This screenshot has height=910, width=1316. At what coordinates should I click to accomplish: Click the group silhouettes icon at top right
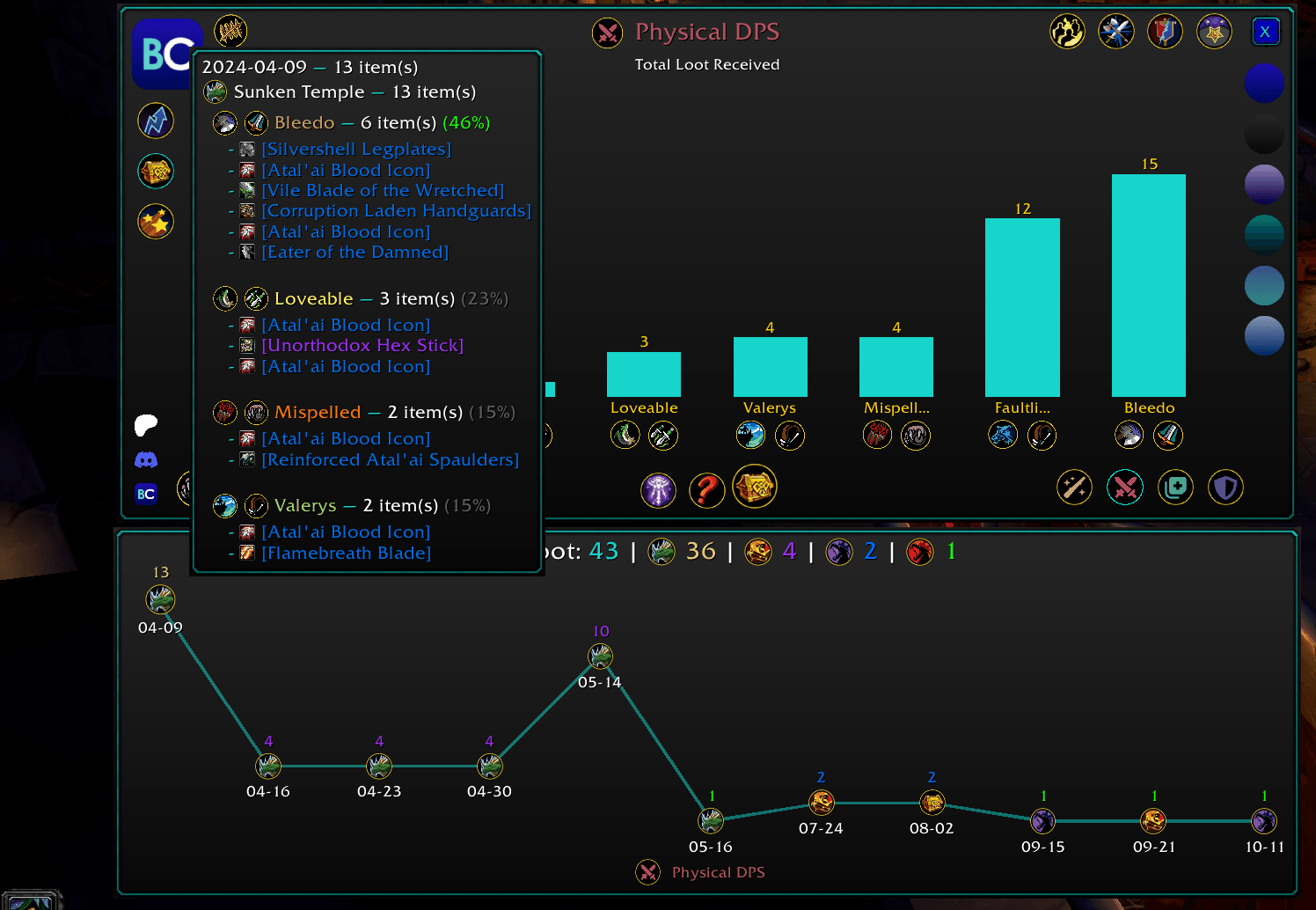1068,32
